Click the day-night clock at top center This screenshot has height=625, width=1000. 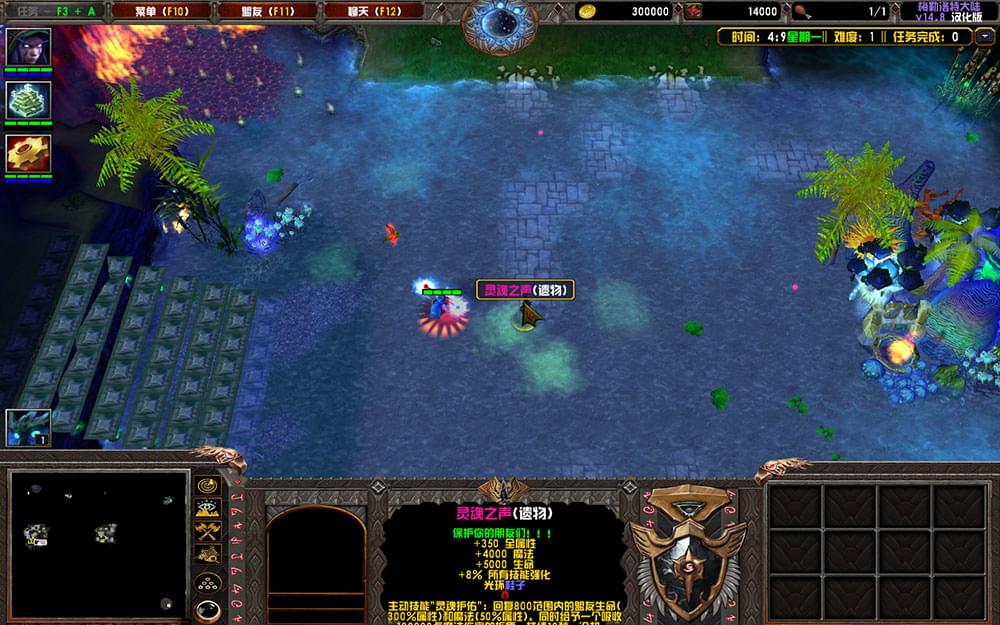[500, 22]
